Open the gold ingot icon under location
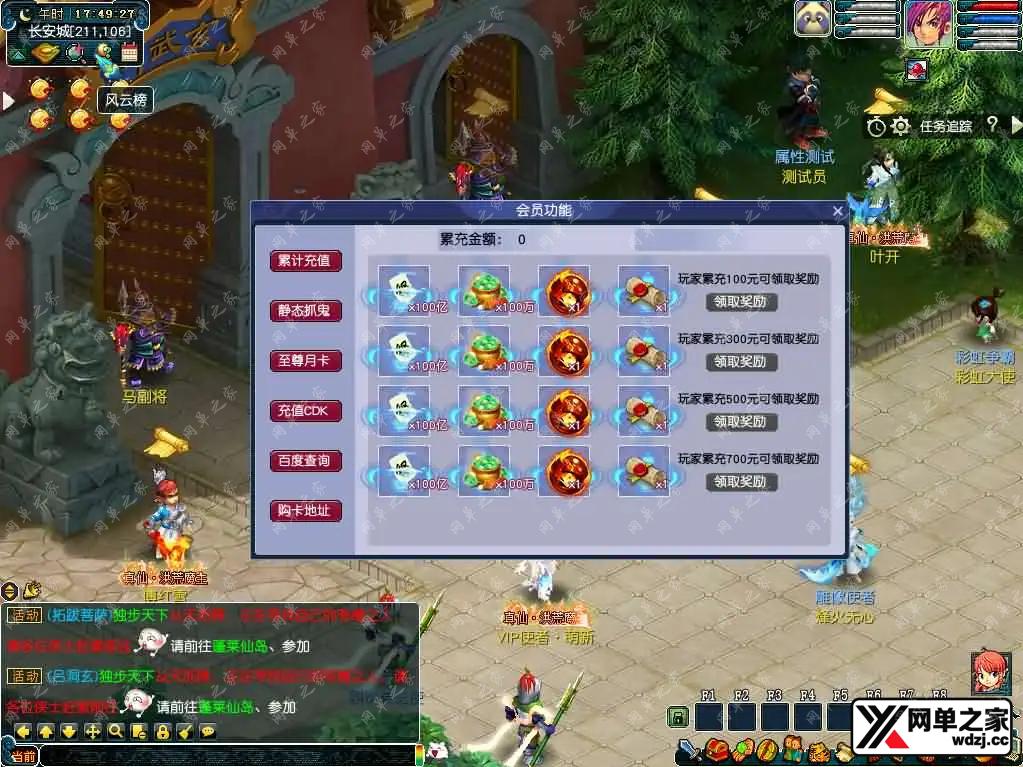This screenshot has width=1023, height=767. click(44, 53)
